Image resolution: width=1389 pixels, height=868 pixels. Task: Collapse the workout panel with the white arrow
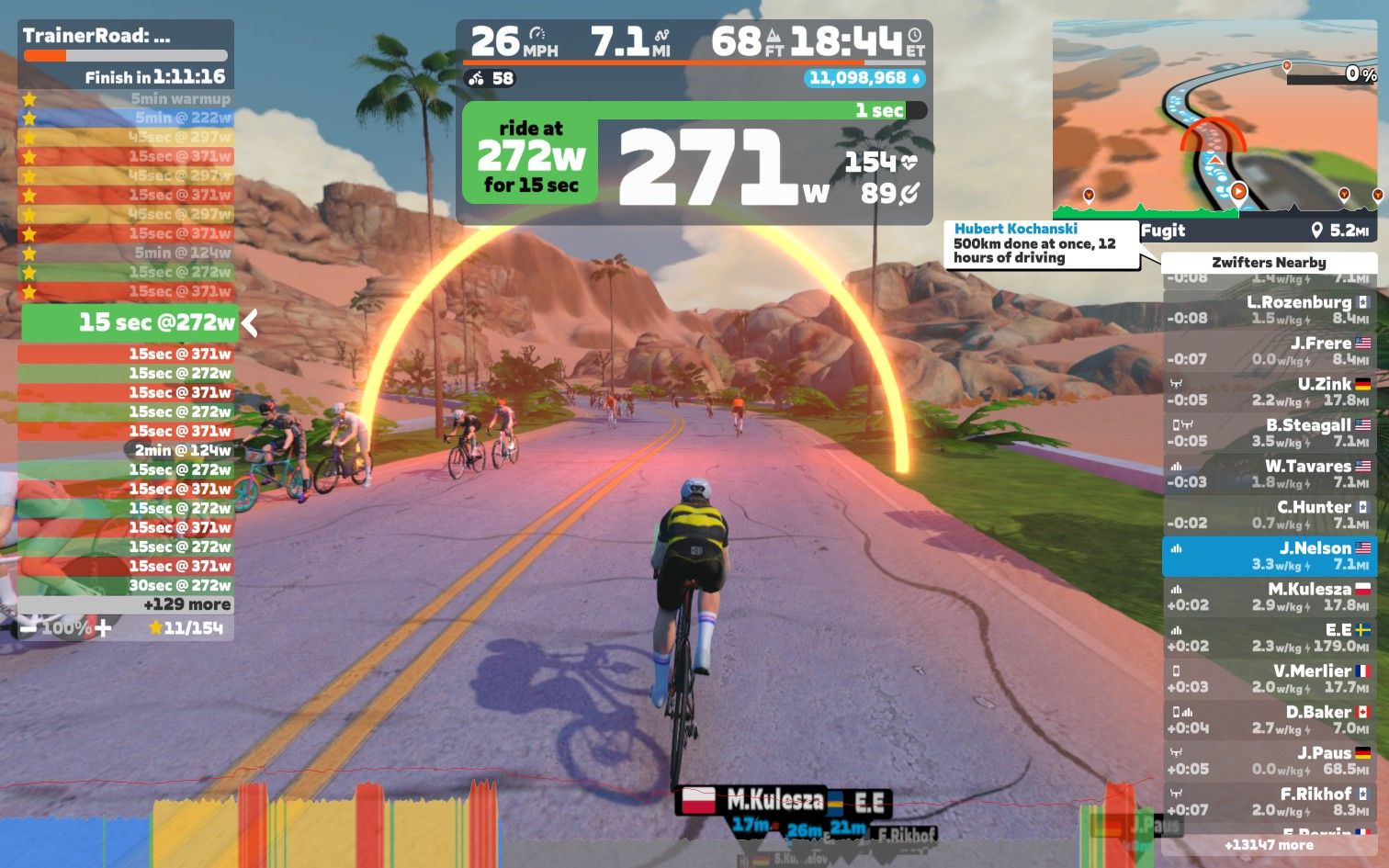[249, 322]
